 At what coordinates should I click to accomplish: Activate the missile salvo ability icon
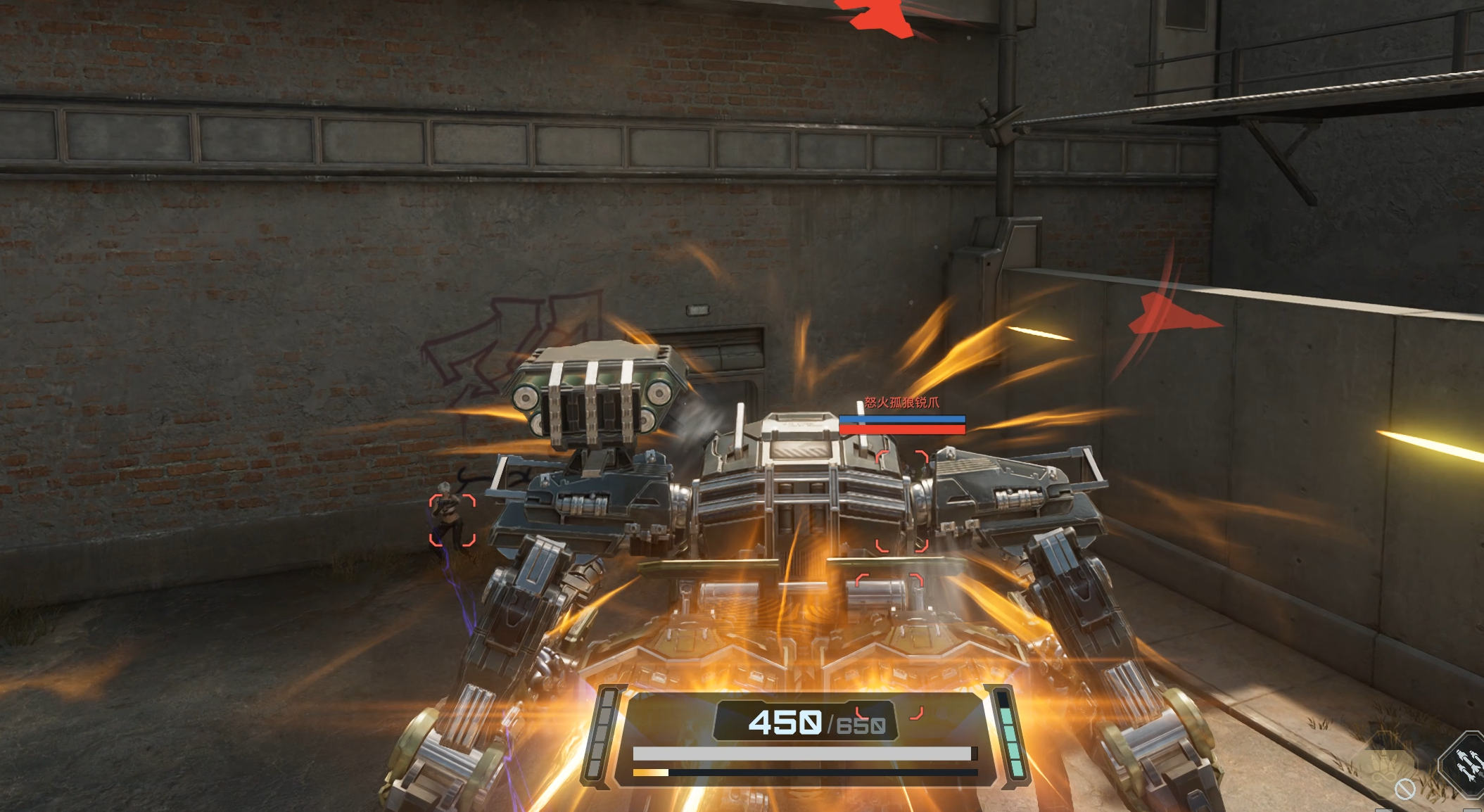[x=1466, y=766]
